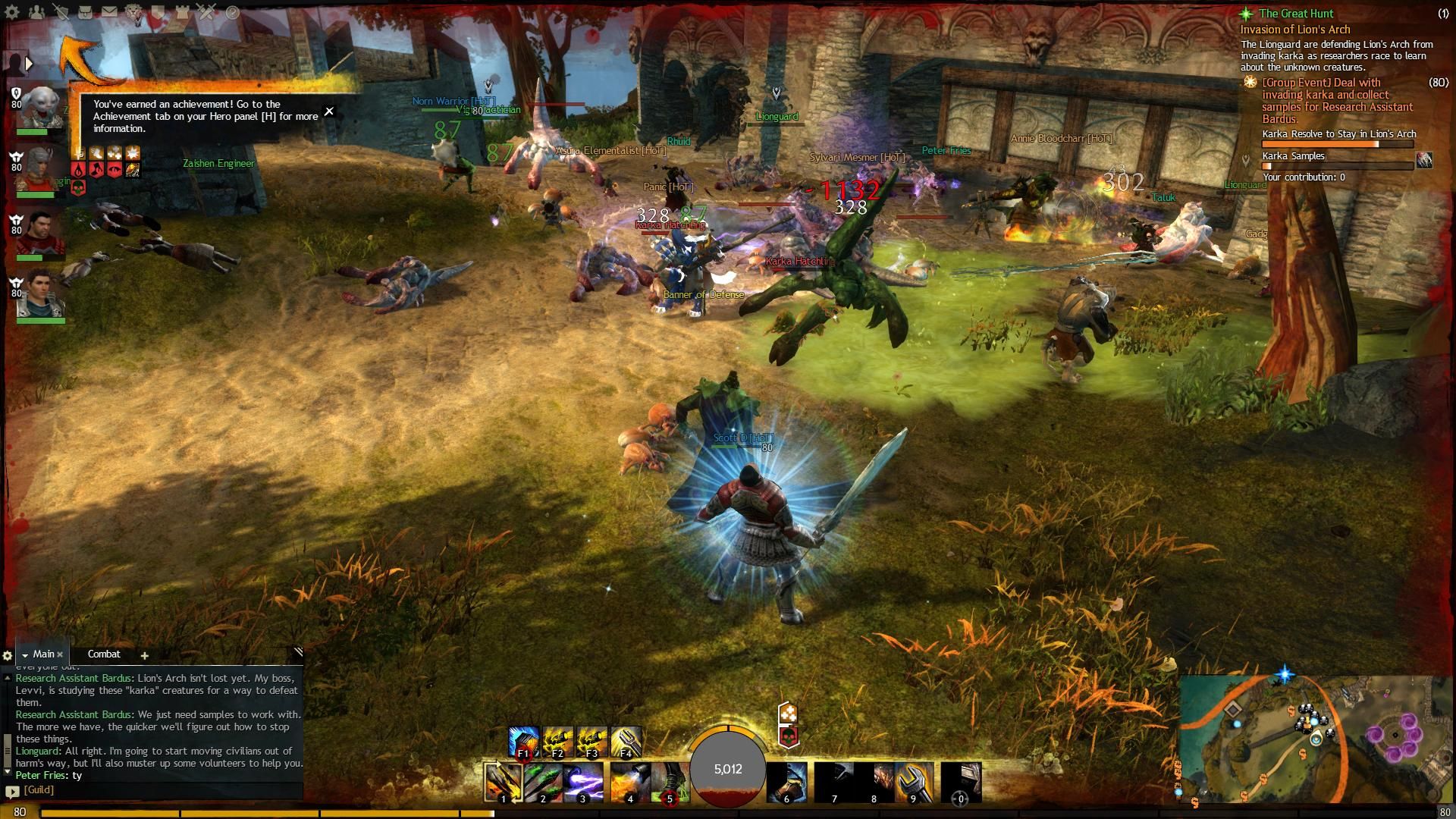This screenshot has width=1456, height=819.
Task: Use the F4 wrench toolbelt skill
Action: (626, 741)
